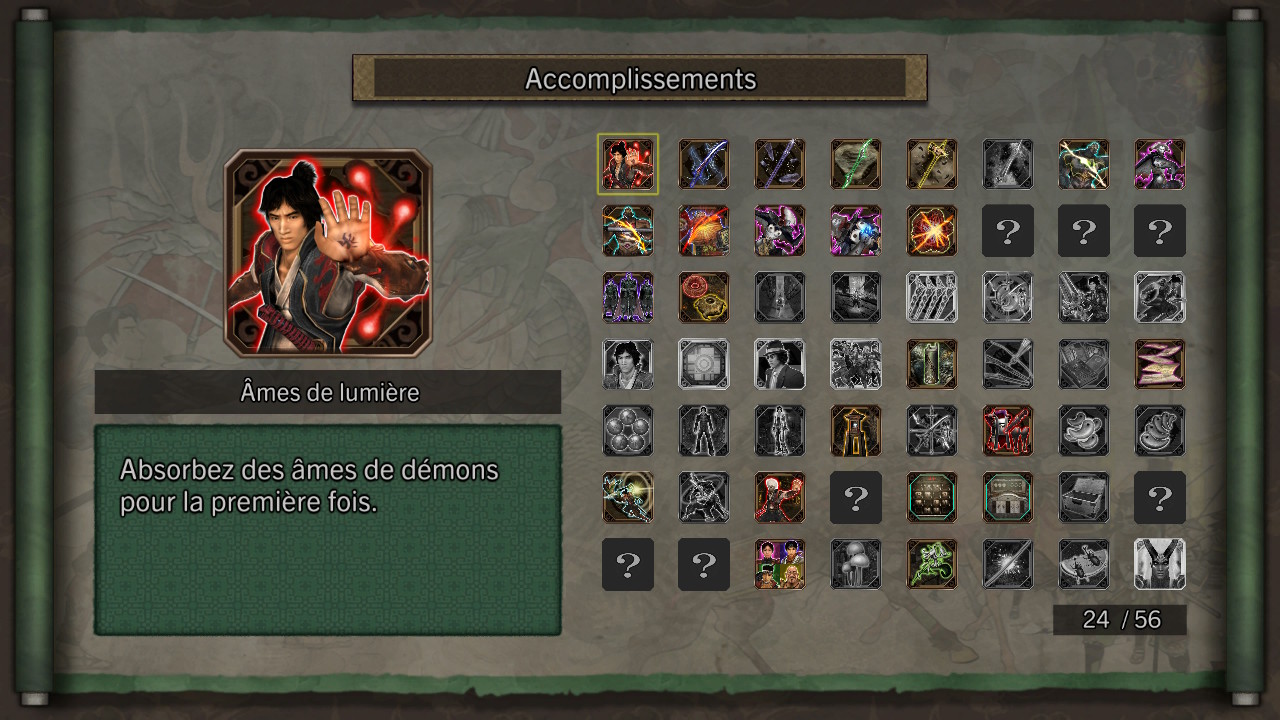
Task: Pick the three purple armored figures achievement
Action: click(x=628, y=297)
